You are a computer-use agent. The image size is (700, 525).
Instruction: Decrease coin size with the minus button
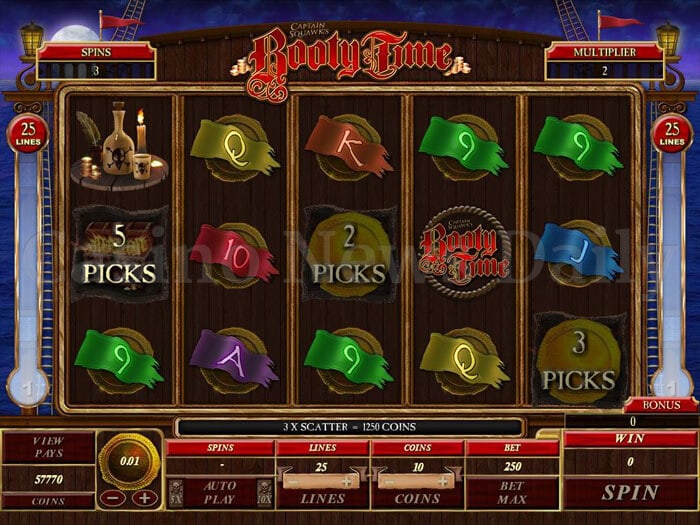pyautogui.click(x=115, y=497)
